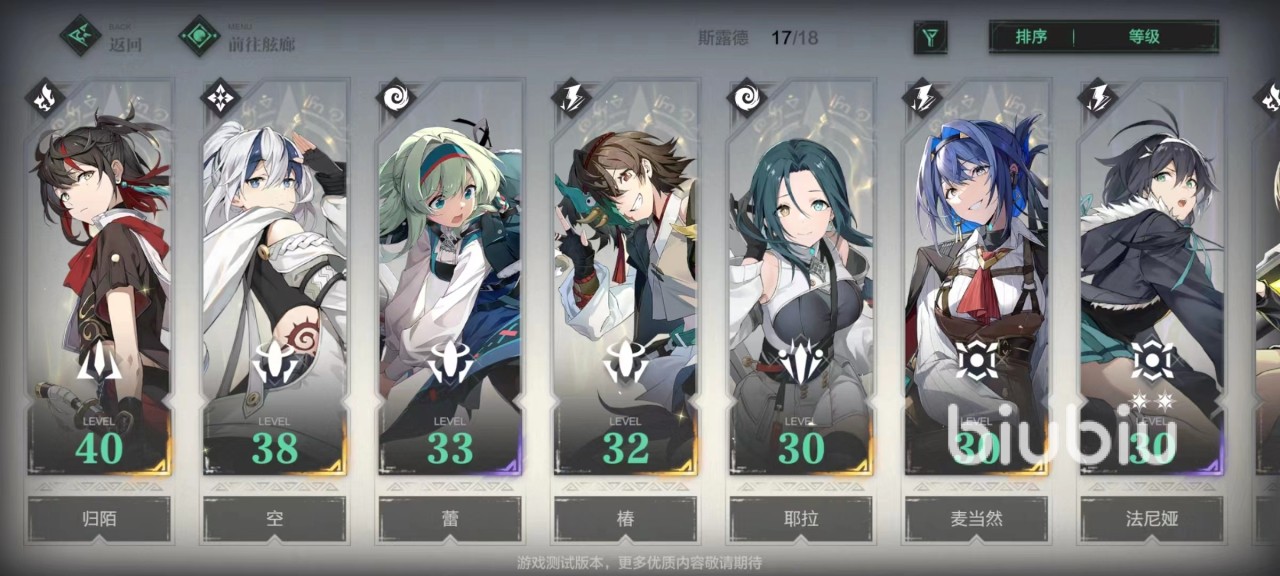Open the 前往舷廊 menu

click(x=238, y=37)
